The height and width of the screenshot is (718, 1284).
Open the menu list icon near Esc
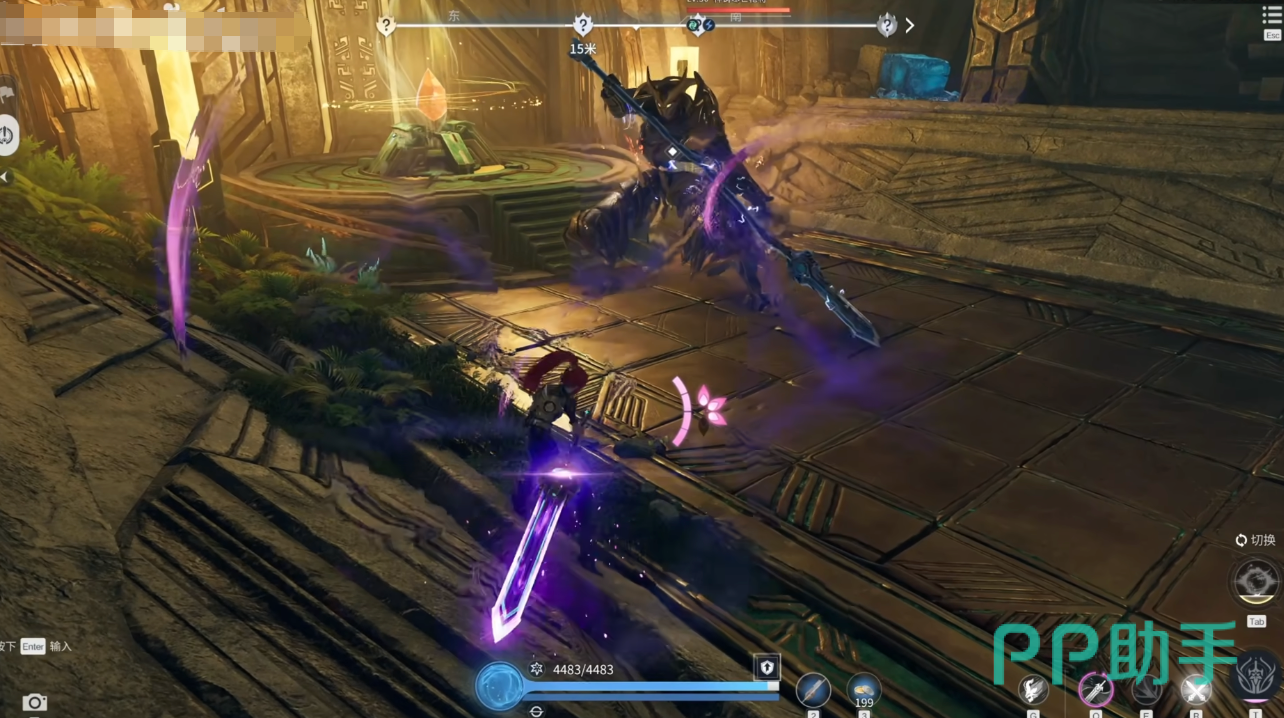(x=1272, y=15)
